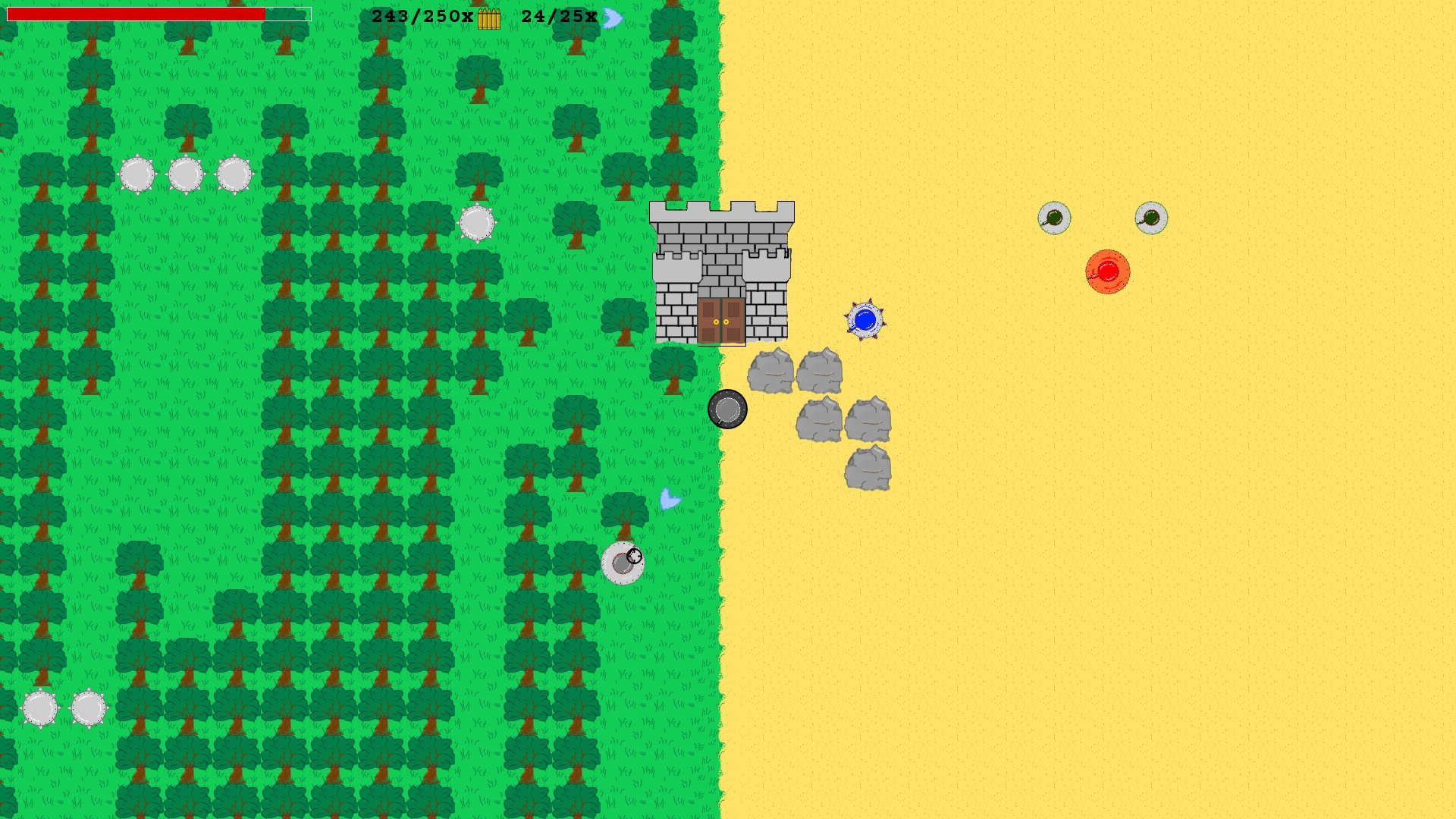The image size is (1456, 819).
Task: Pick up the blue feather near the tree
Action: click(668, 500)
